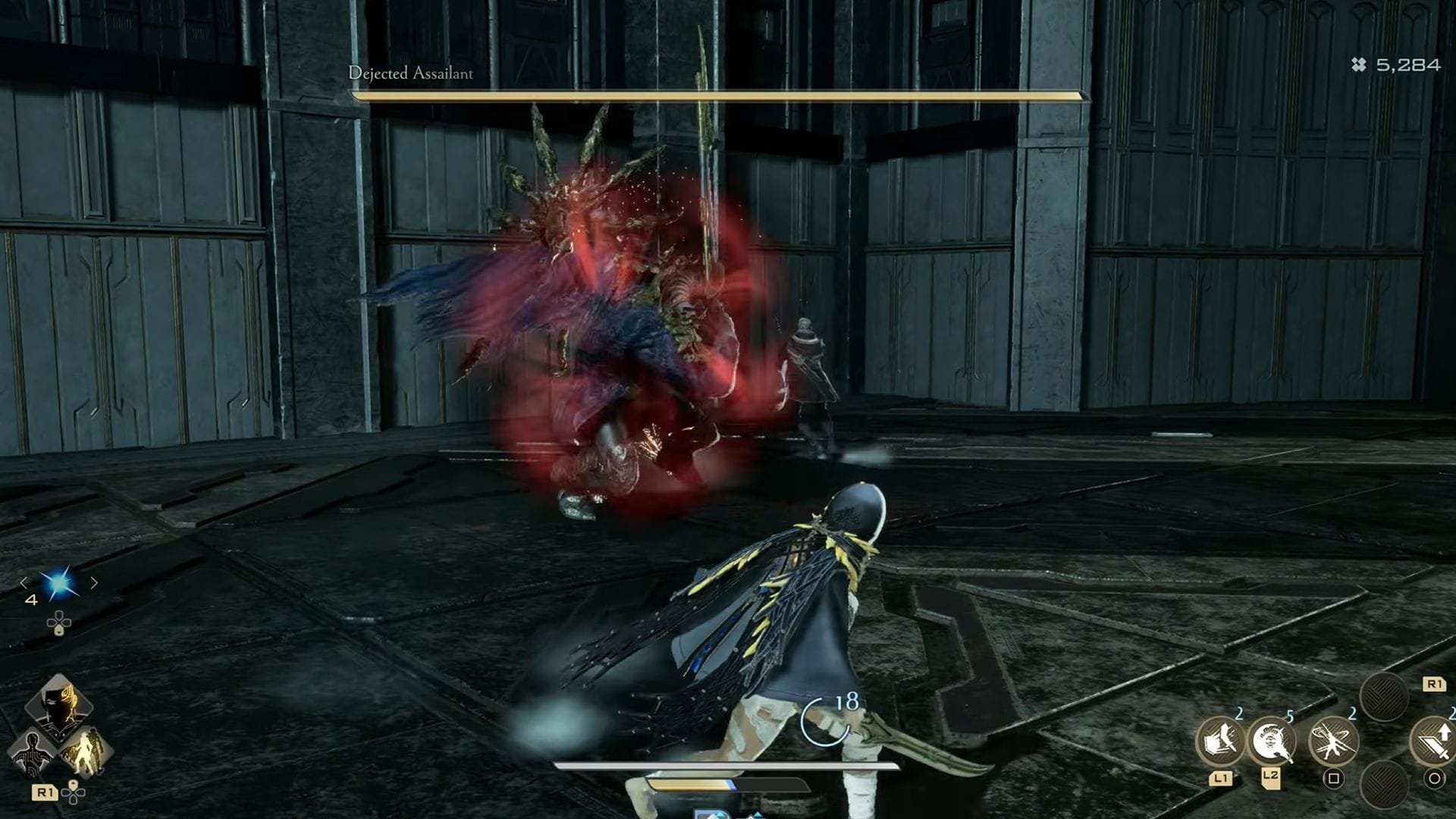The height and width of the screenshot is (819, 1456).
Task: Cycle to the previous item with left arrow
Action: point(24,582)
